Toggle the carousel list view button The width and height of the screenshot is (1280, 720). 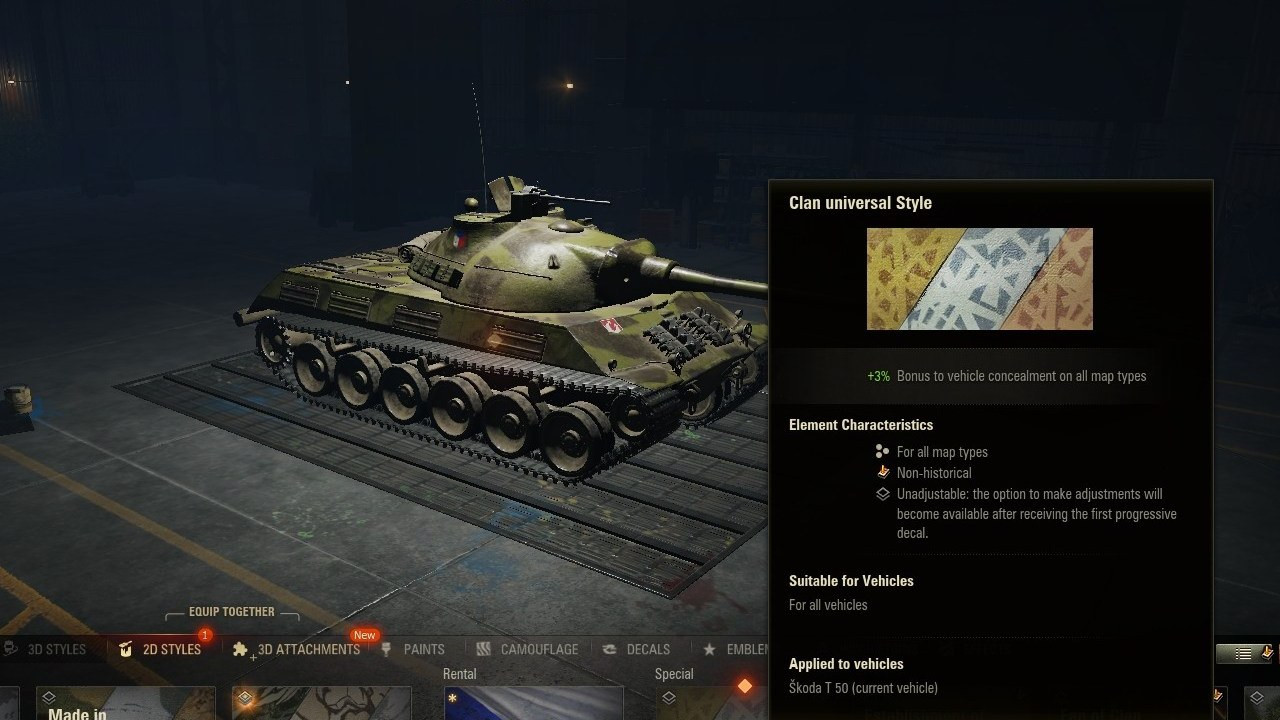[x=1243, y=653]
